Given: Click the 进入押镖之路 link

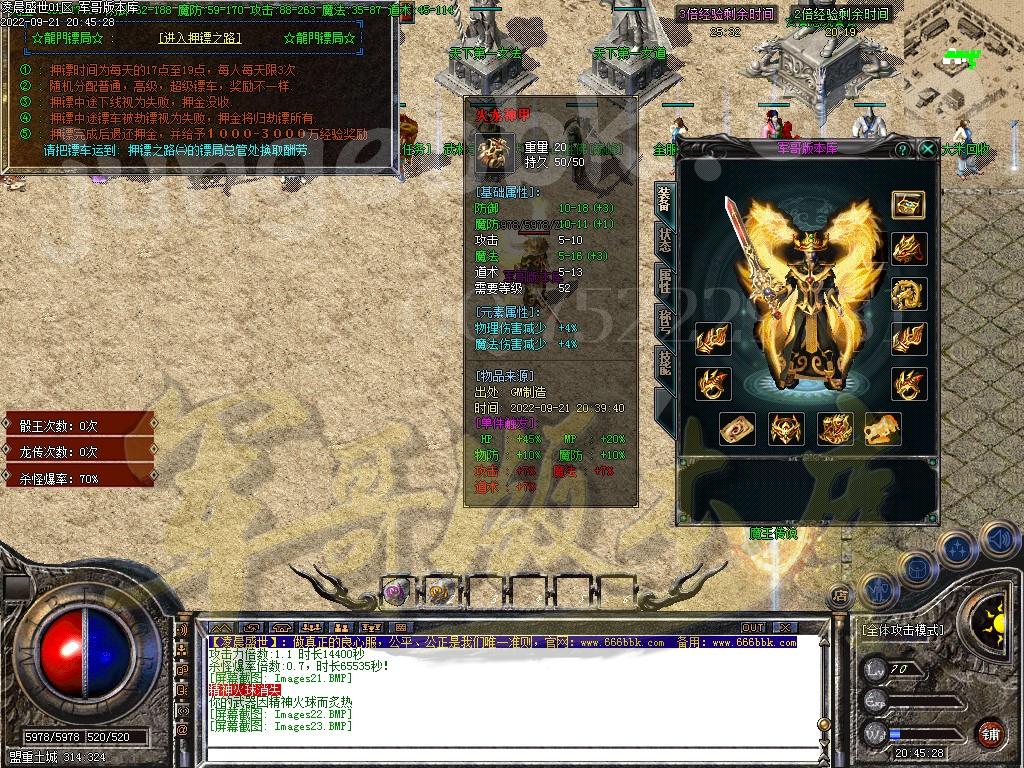Looking at the screenshot, I should tap(200, 38).
